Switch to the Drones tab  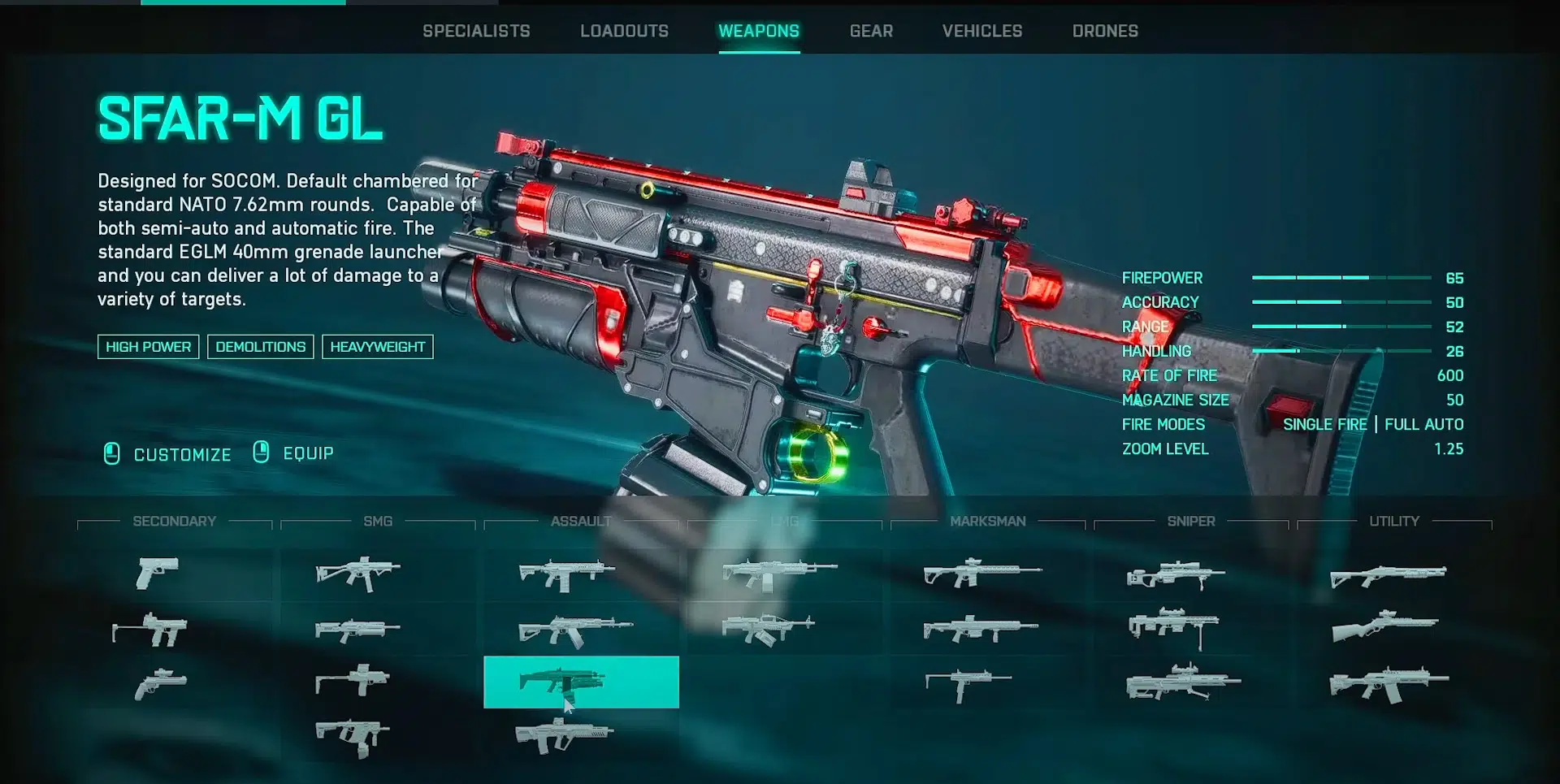coord(1105,31)
